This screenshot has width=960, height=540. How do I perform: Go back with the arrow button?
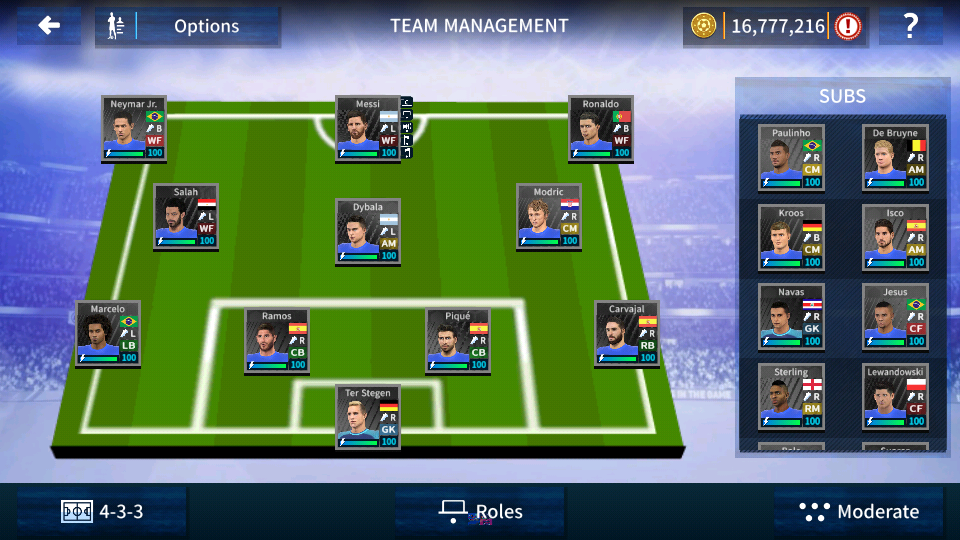[x=48, y=27]
